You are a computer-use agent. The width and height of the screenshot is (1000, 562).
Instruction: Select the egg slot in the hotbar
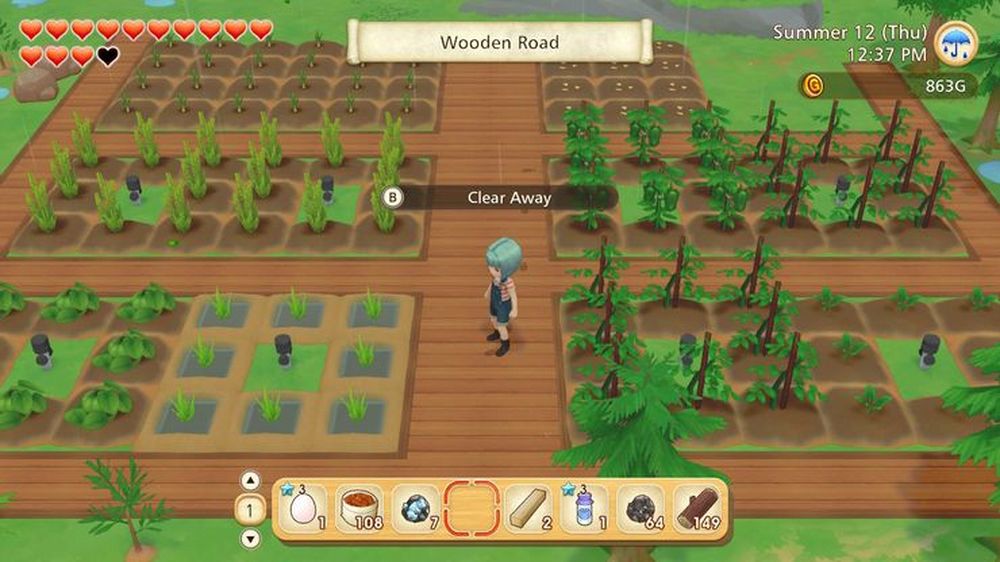pos(301,509)
